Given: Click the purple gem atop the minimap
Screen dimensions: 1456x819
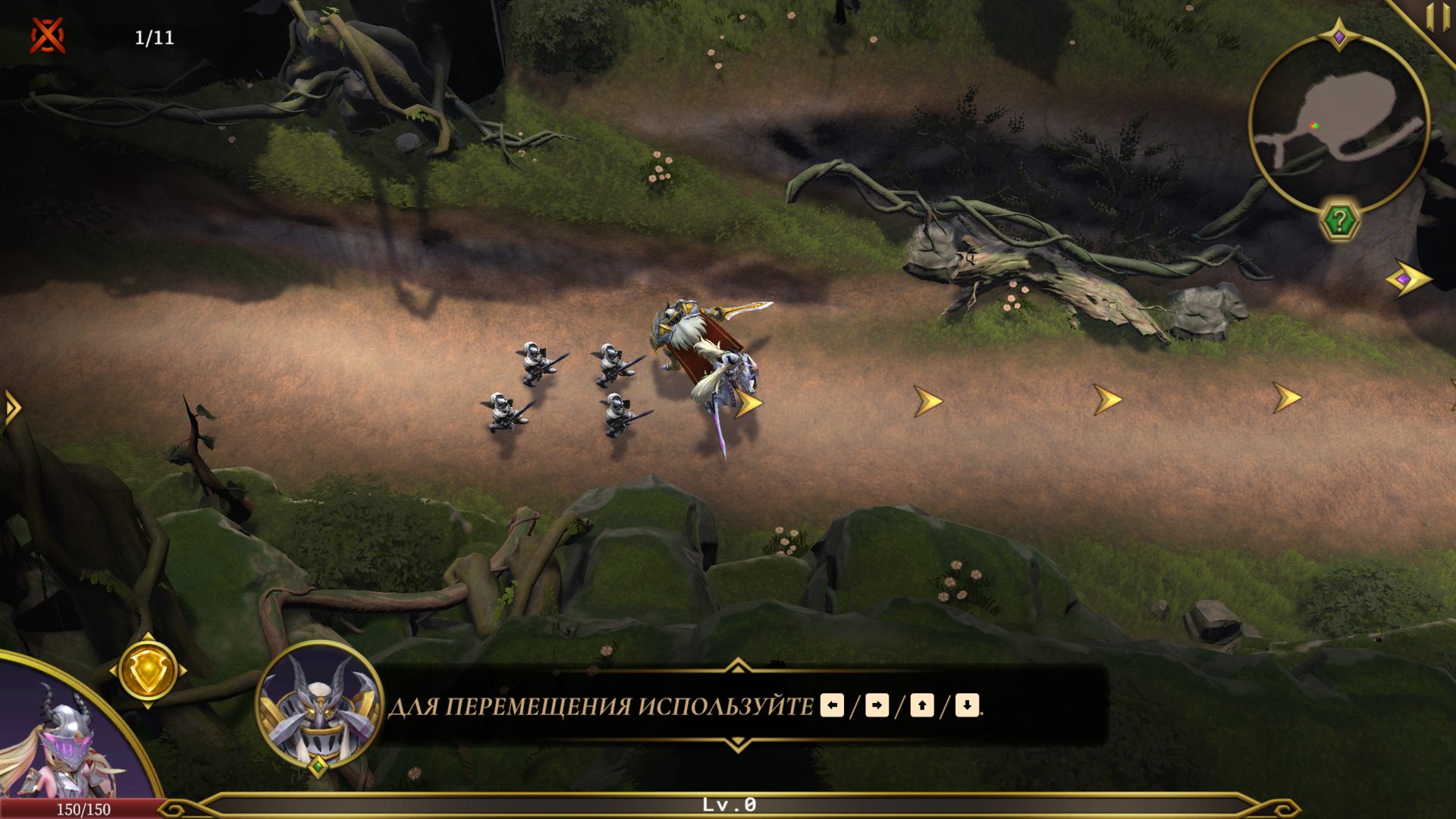Looking at the screenshot, I should pyautogui.click(x=1339, y=36).
